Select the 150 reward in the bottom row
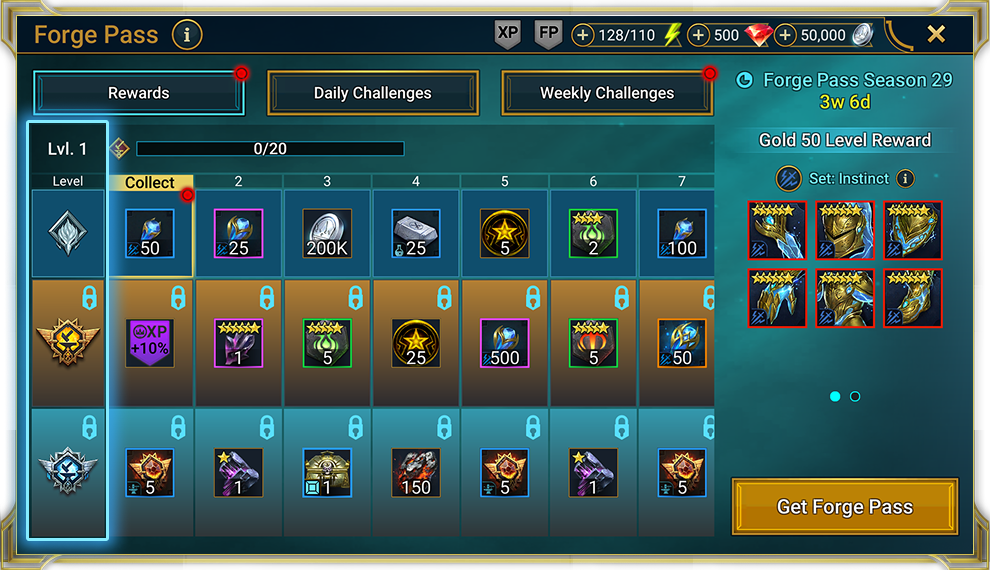The width and height of the screenshot is (990, 570). pos(416,473)
